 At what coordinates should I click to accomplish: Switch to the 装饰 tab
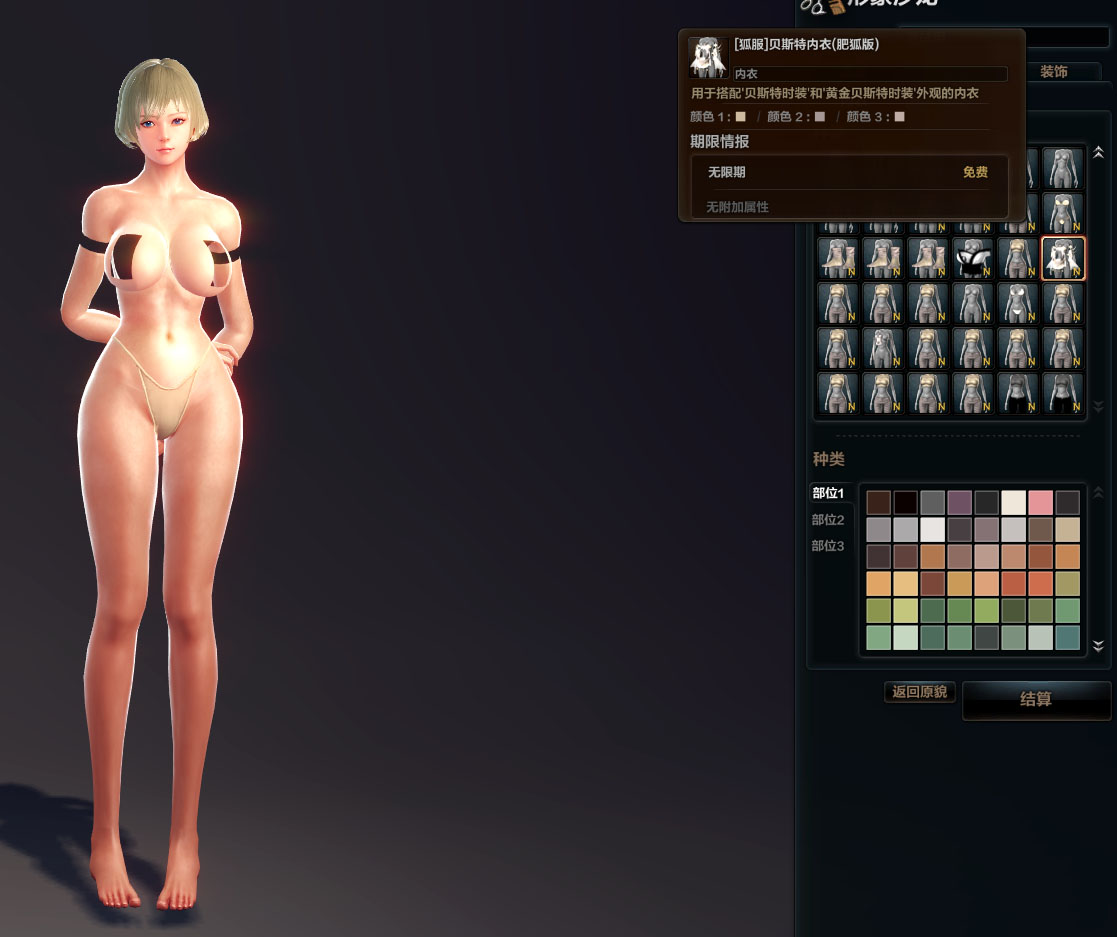click(1054, 72)
